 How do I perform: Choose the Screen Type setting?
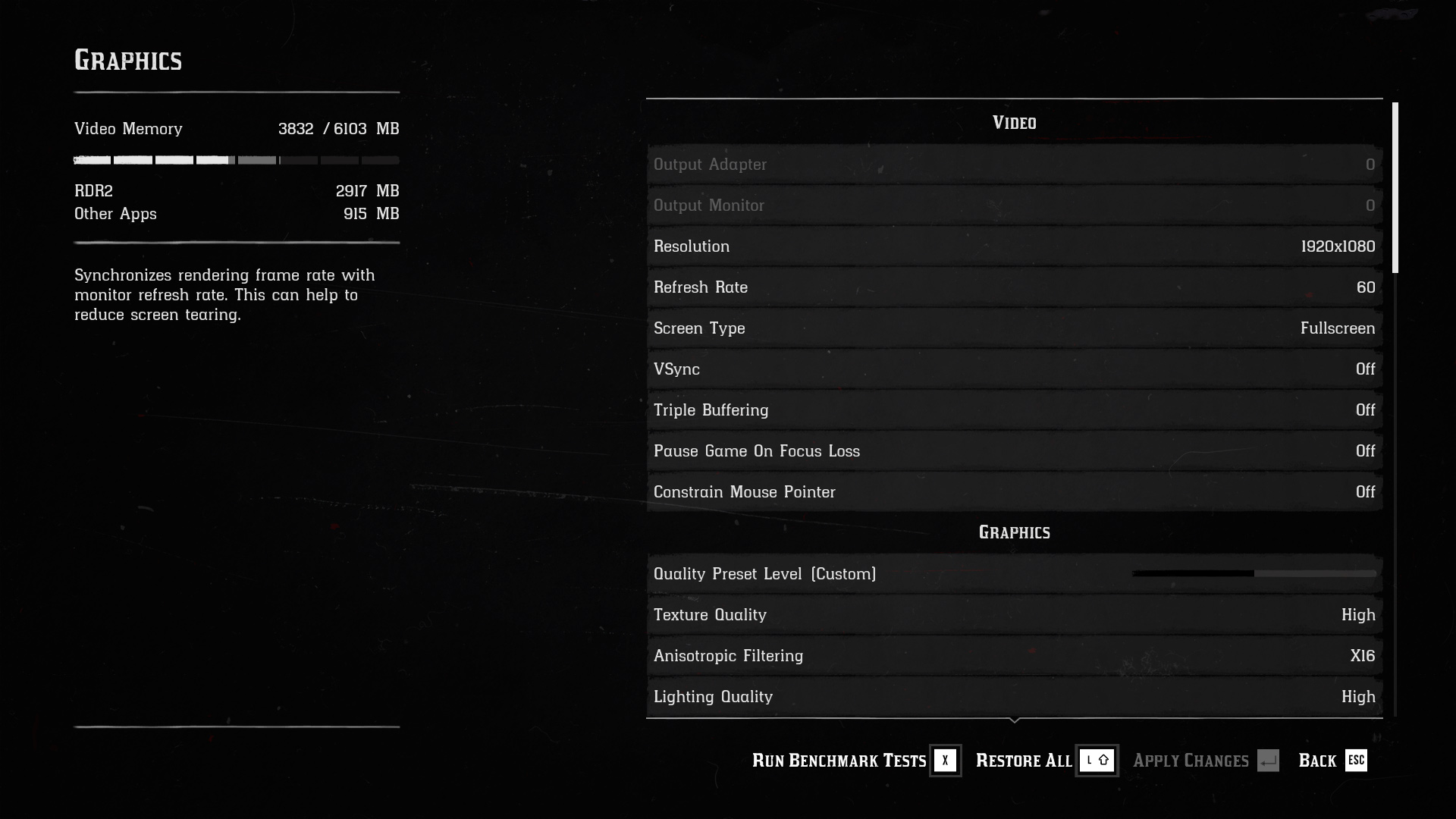[x=1014, y=328]
